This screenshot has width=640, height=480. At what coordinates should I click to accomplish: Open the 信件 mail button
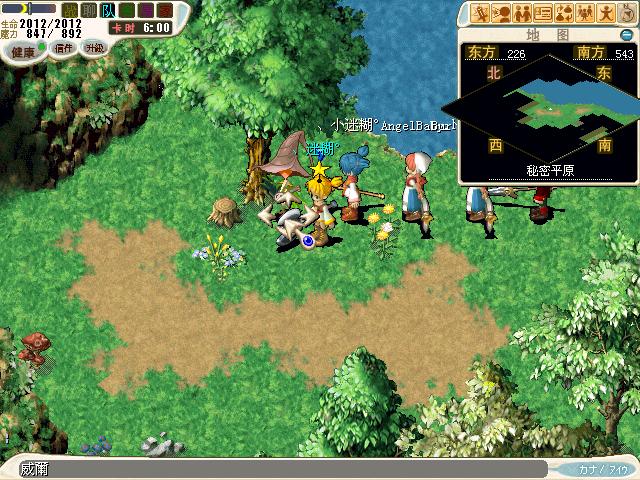click(x=64, y=48)
